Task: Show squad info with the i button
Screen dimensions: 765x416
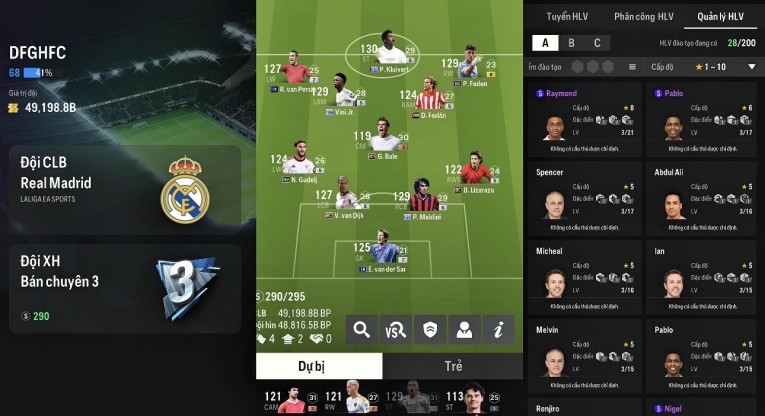Action: (x=497, y=329)
